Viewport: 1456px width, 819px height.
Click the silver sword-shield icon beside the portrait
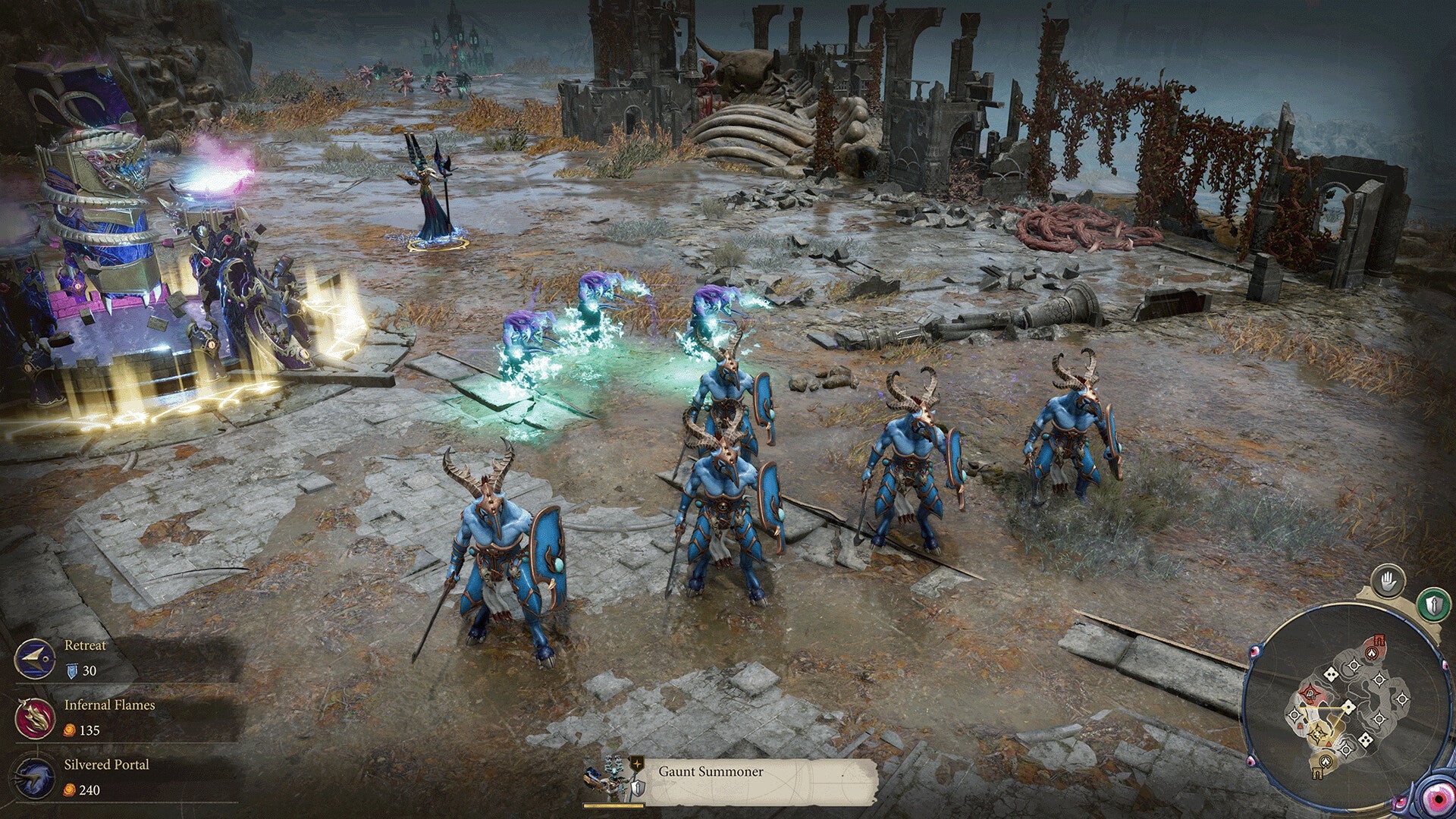point(637,787)
